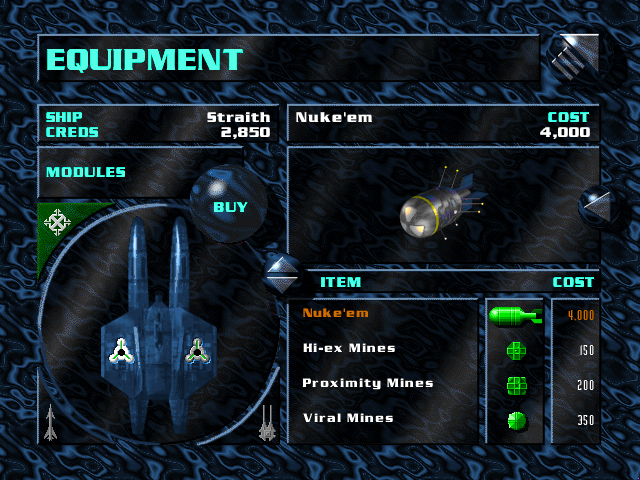Select the left module hardpoint on the ship
The height and width of the screenshot is (480, 640).
click(x=121, y=350)
